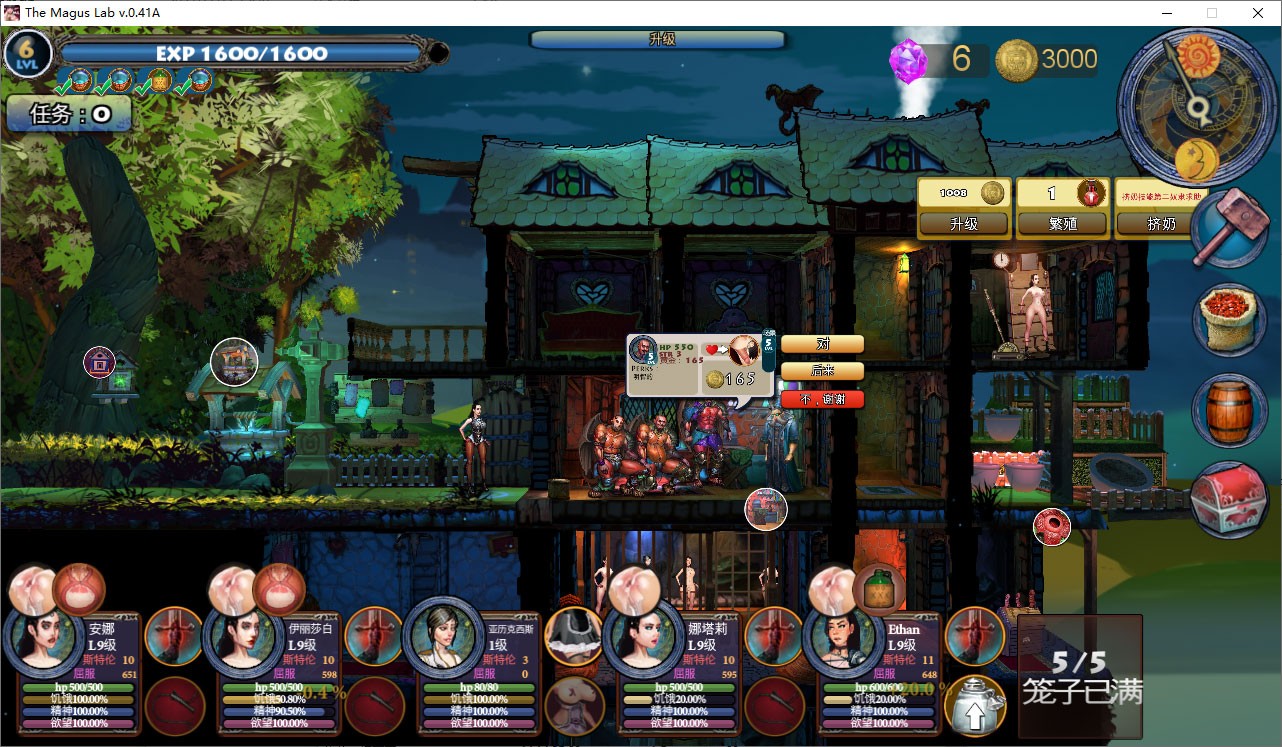
Task: Close the game window
Action: point(1258,13)
